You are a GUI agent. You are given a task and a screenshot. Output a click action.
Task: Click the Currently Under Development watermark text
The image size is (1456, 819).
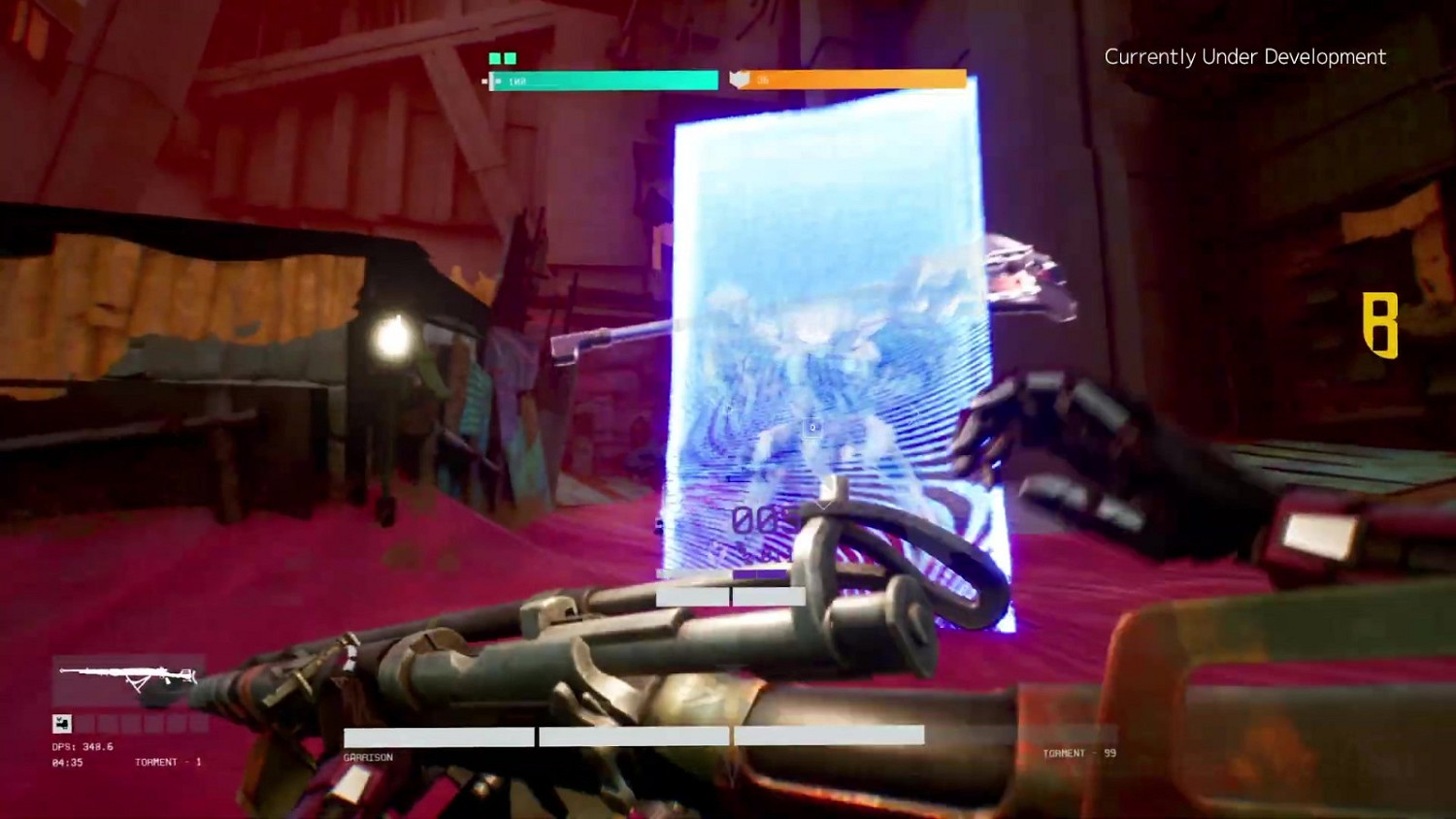click(x=1245, y=57)
